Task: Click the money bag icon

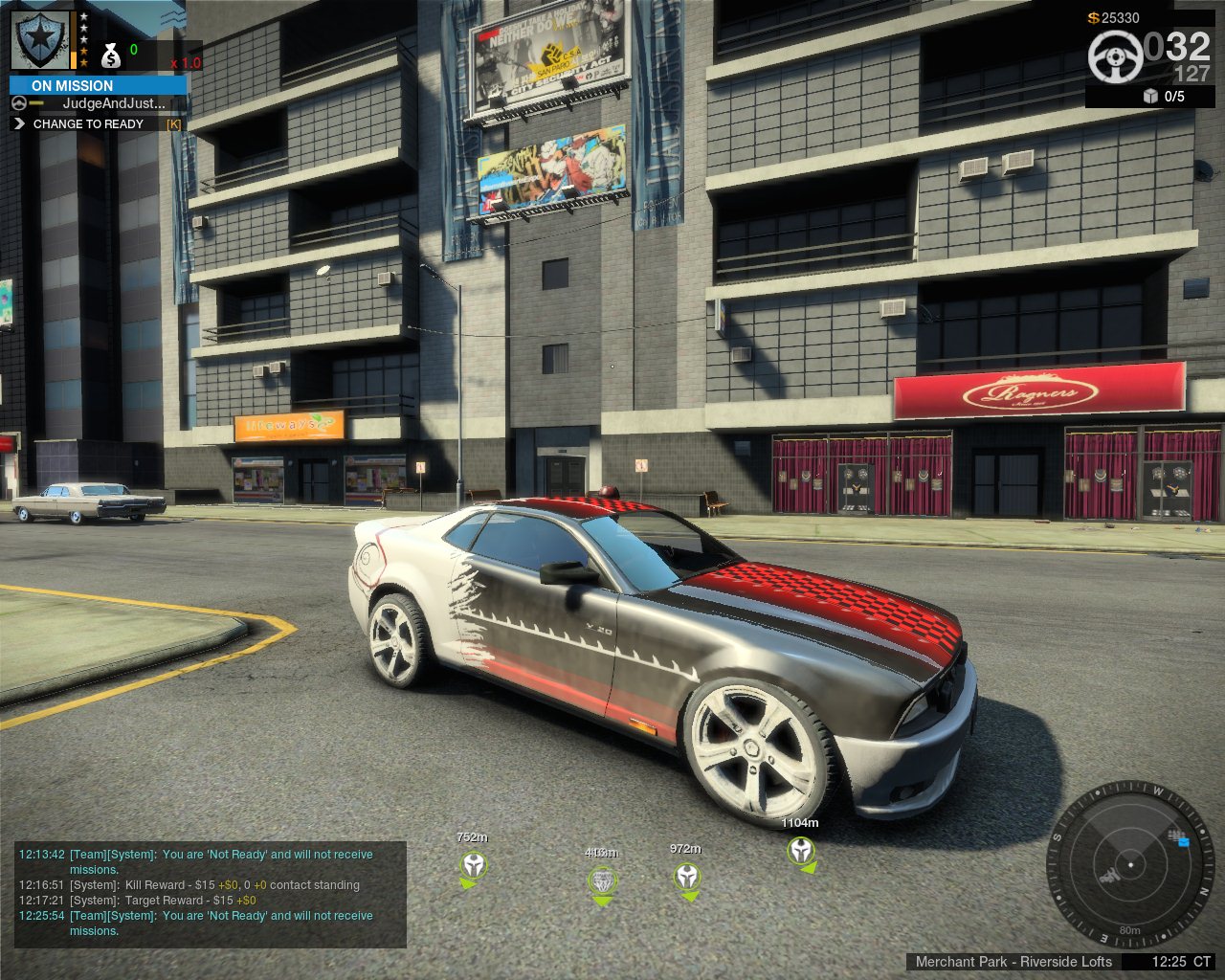Action: click(x=111, y=56)
